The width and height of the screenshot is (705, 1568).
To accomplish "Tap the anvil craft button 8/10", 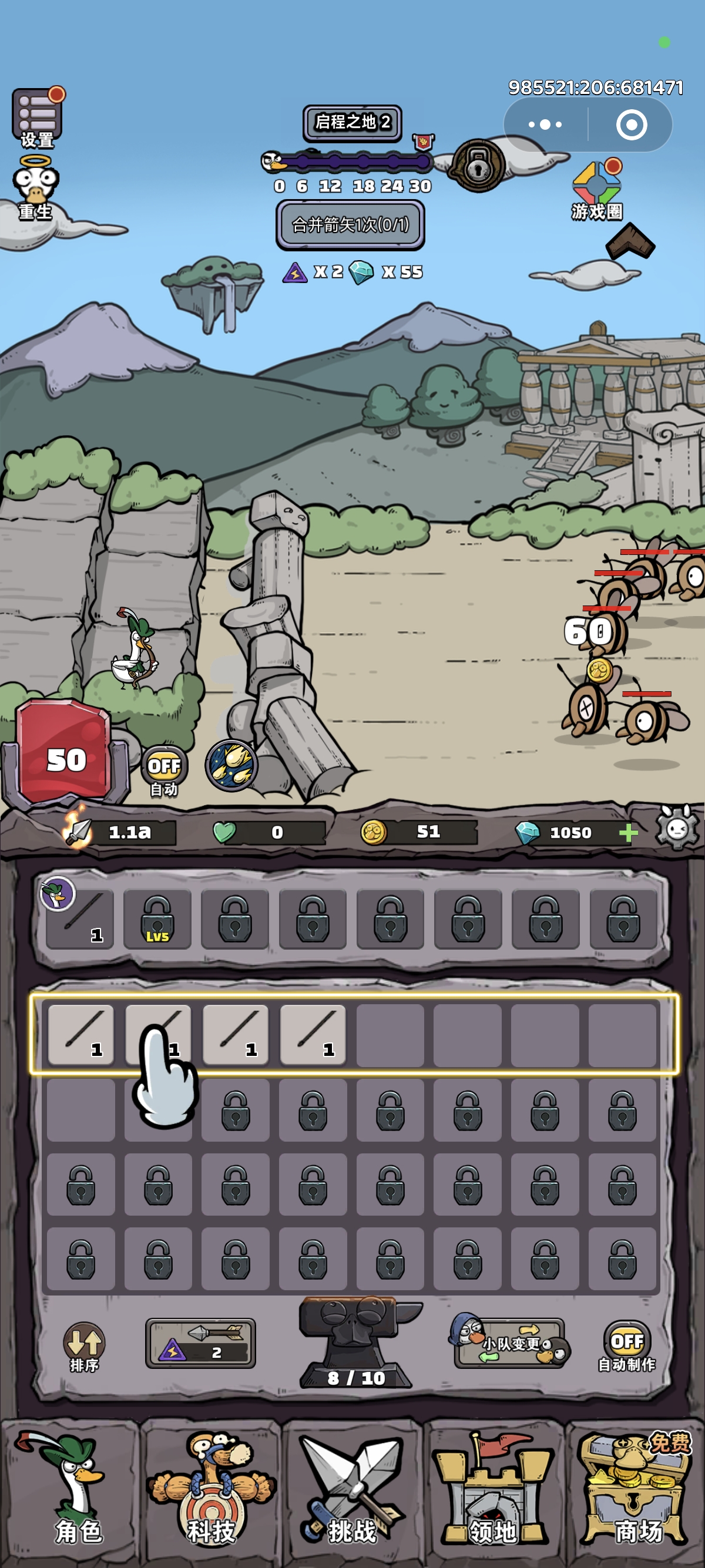I will pyautogui.click(x=355, y=1345).
